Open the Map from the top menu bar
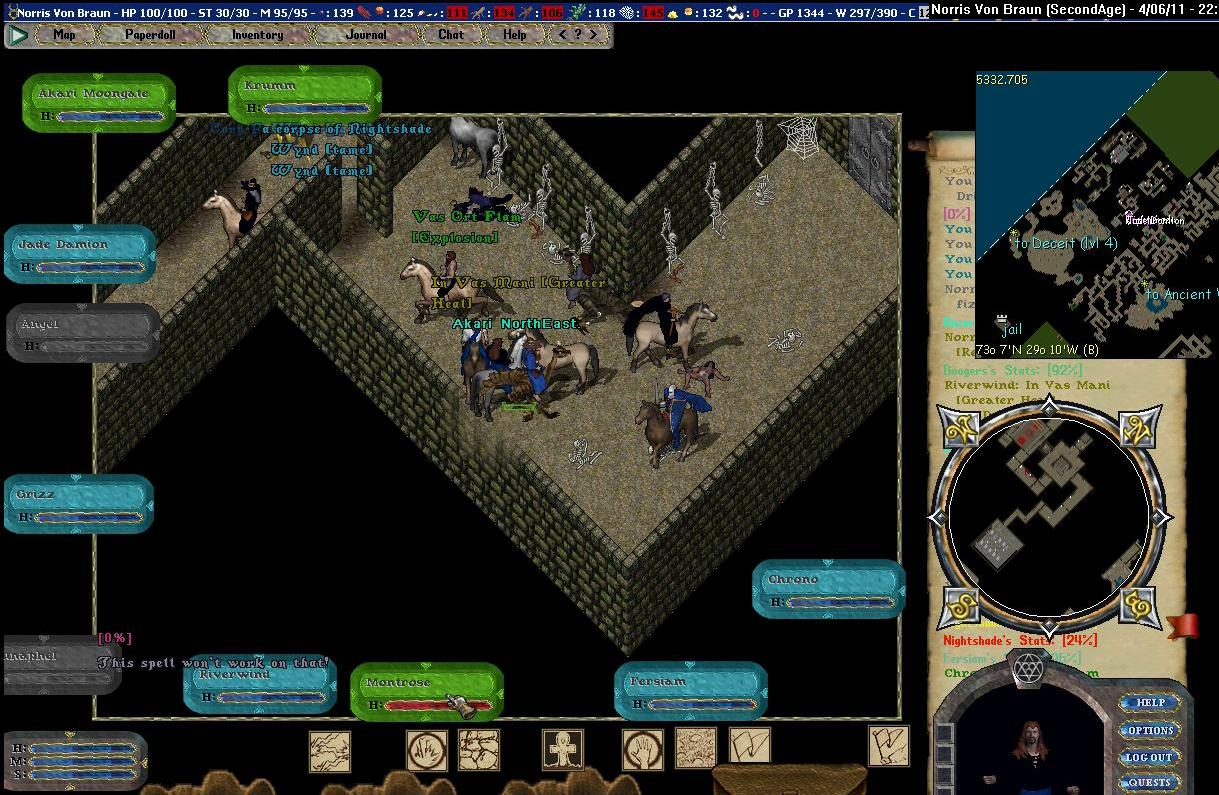 (64, 34)
